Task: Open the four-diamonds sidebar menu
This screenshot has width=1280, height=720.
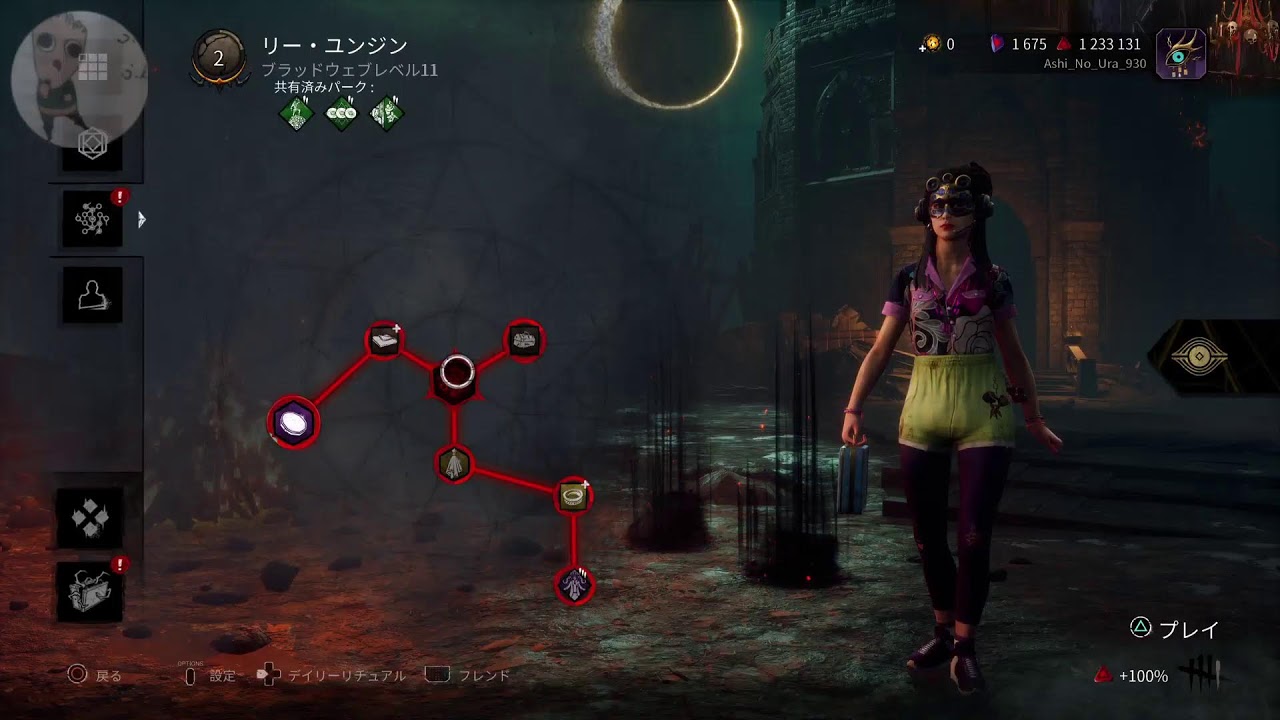Action: [91, 517]
